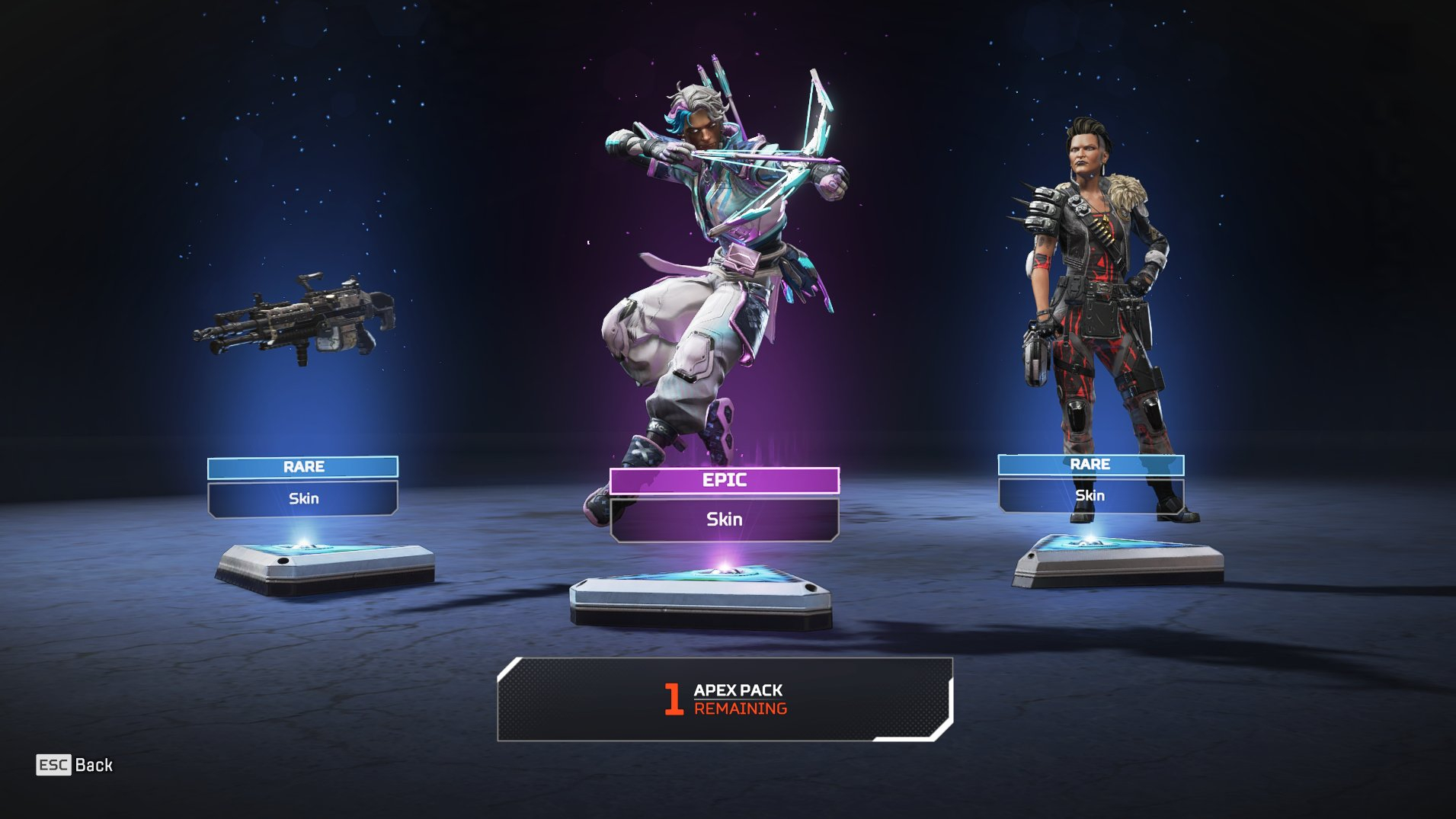The image size is (1456, 819).
Task: Go back with the Back button
Action: click(x=75, y=765)
